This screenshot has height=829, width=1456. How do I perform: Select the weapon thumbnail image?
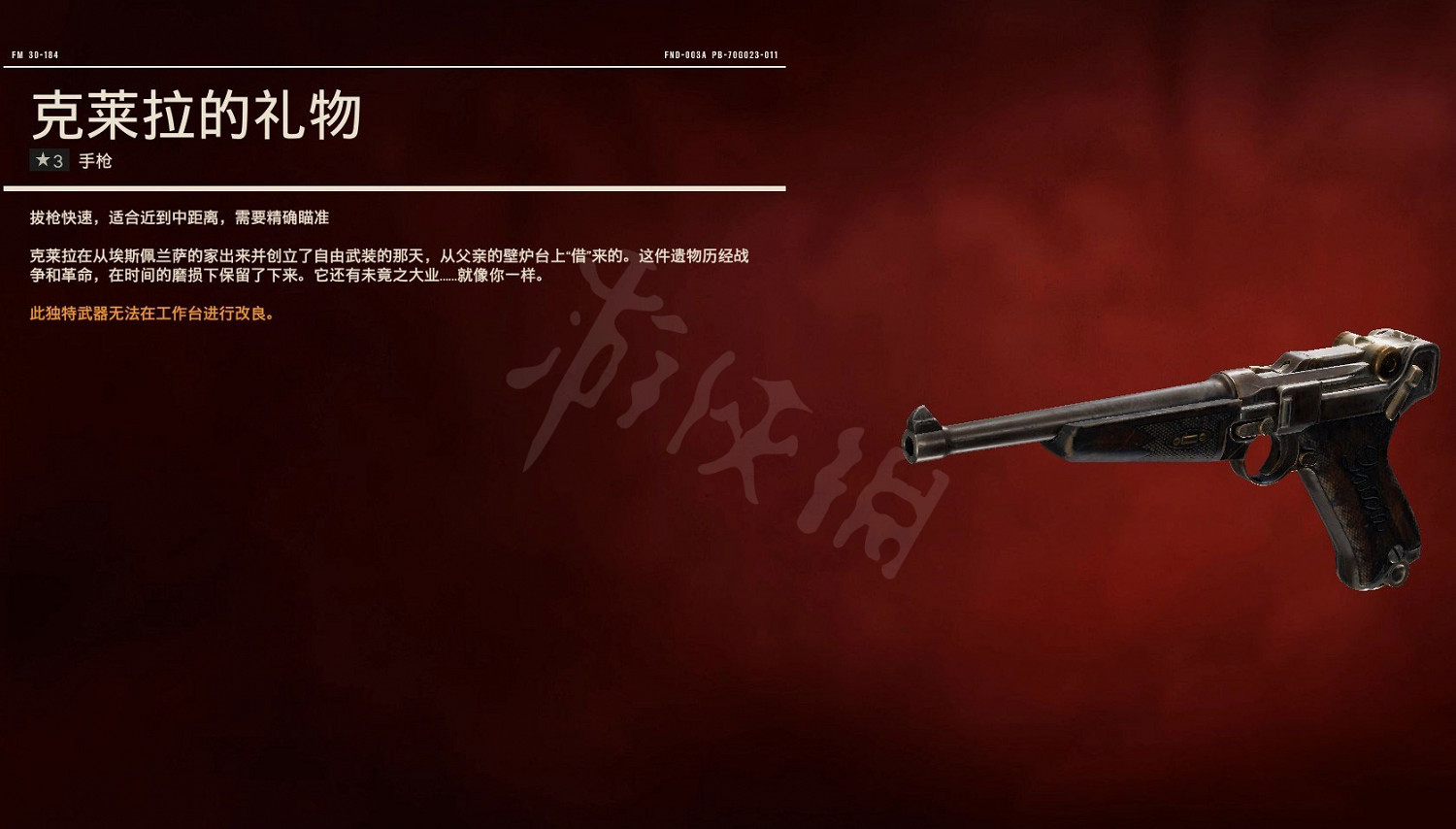[1165, 456]
